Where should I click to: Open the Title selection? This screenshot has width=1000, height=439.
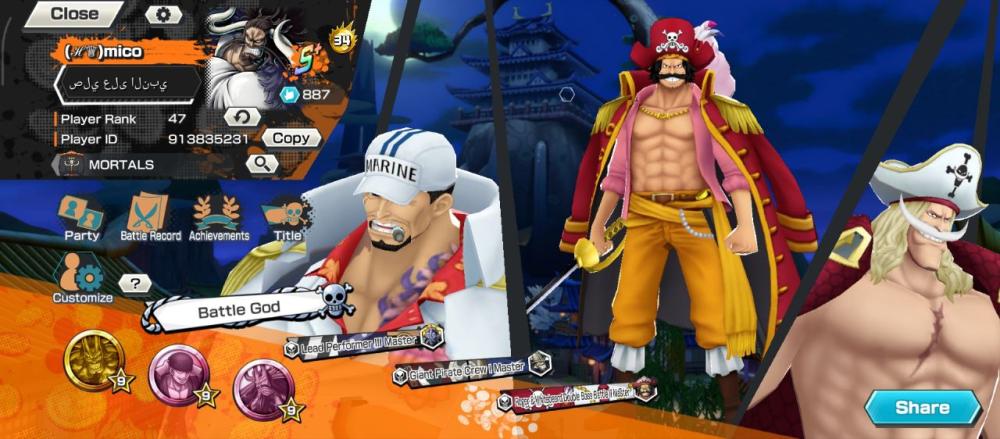(287, 217)
